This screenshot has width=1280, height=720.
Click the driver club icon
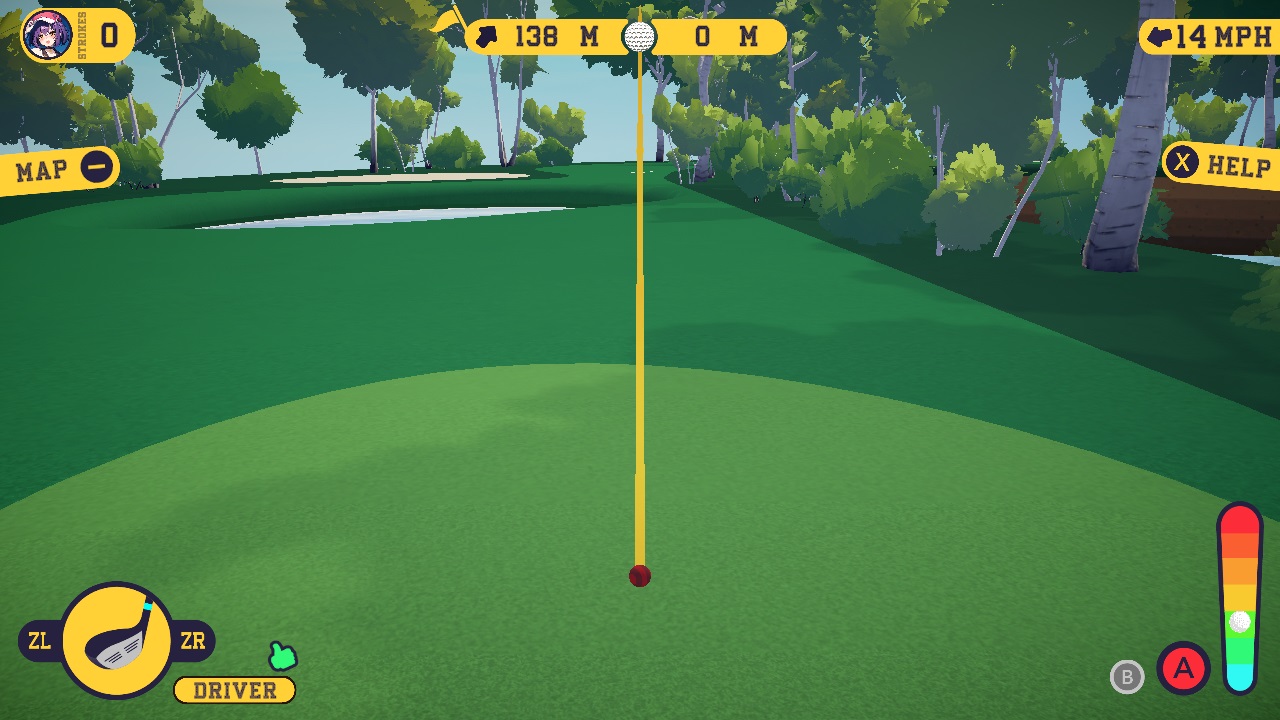115,638
